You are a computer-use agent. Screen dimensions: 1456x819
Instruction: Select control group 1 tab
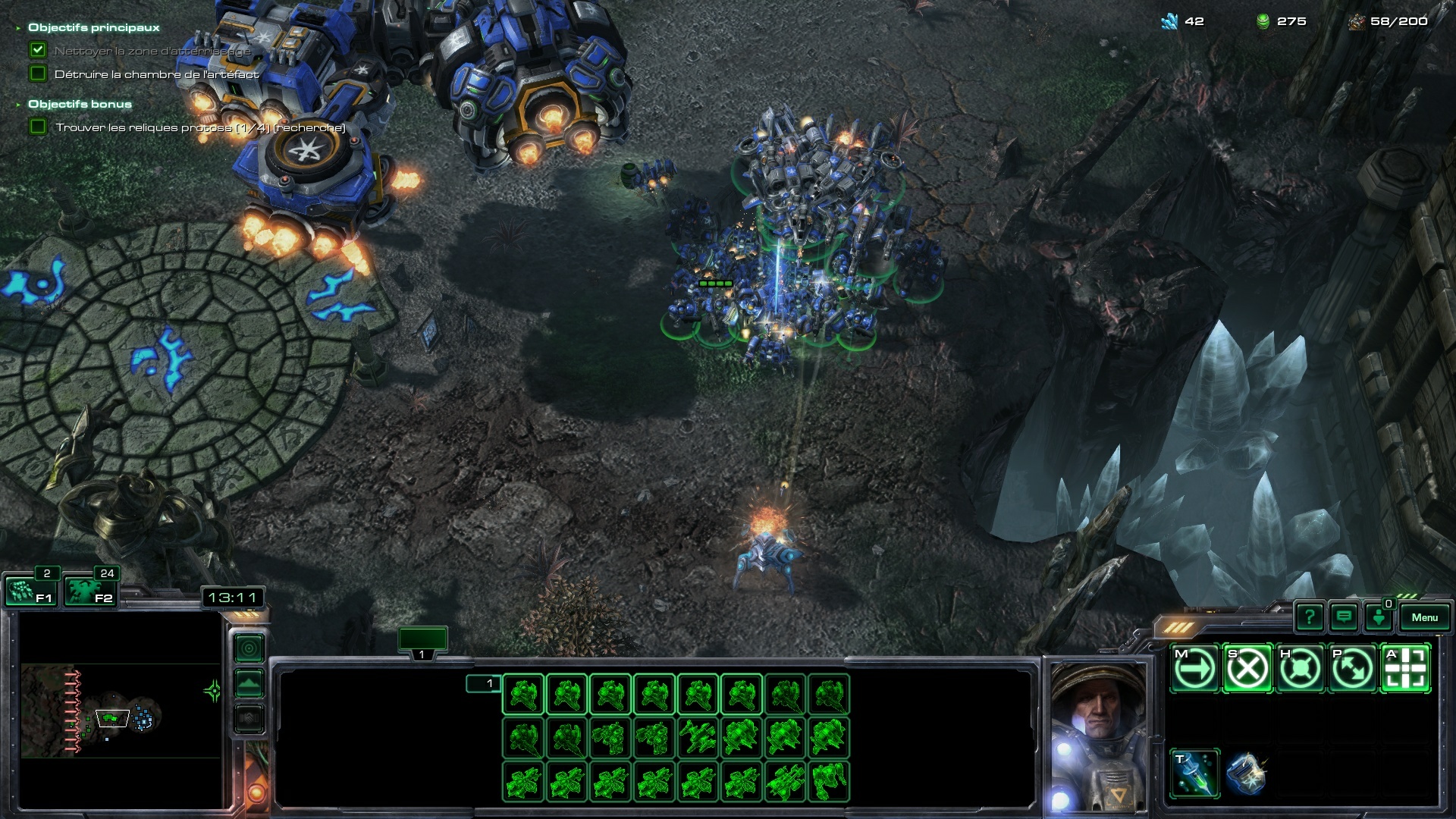[x=422, y=642]
